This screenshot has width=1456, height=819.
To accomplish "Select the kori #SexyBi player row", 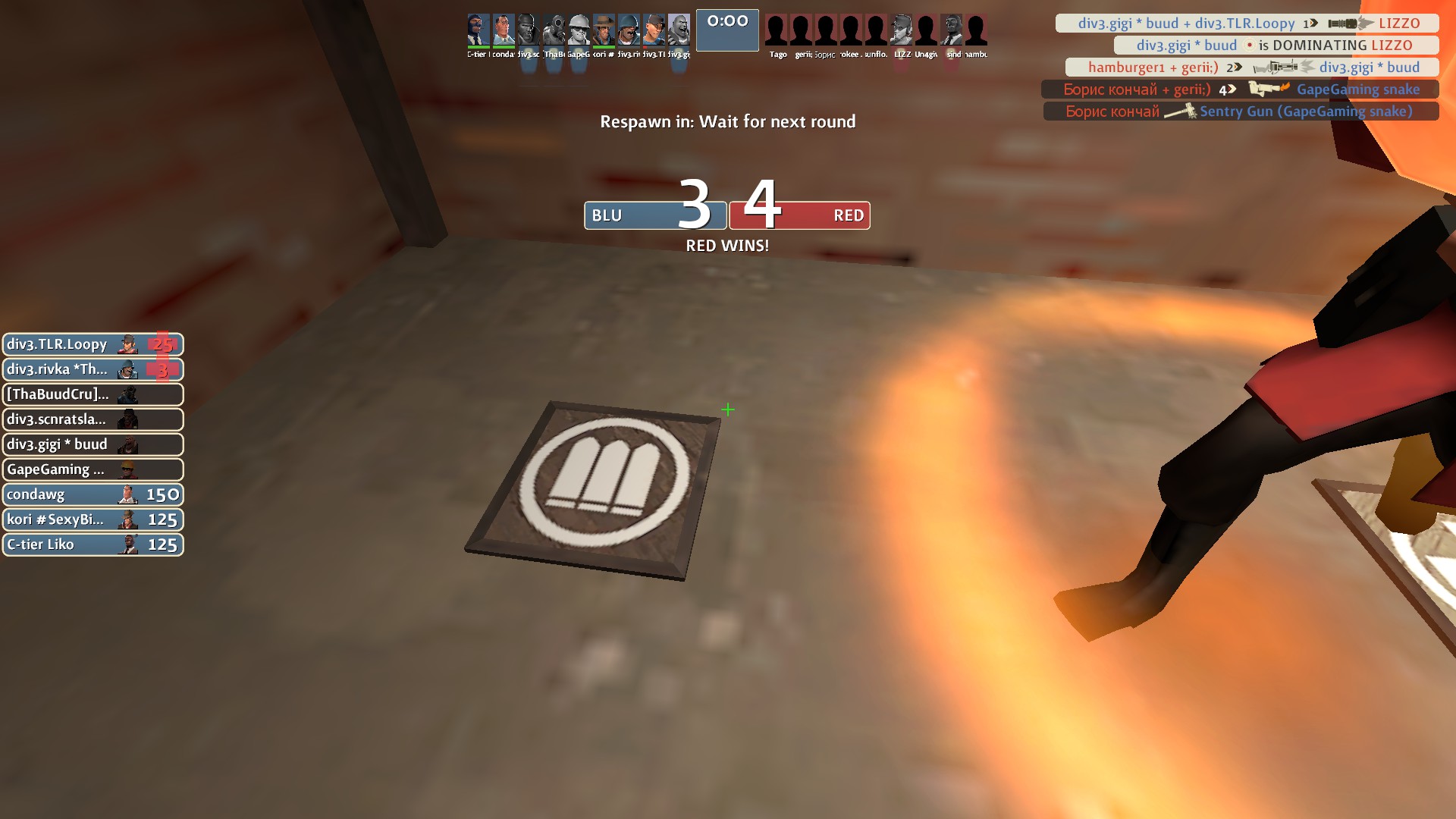I will pos(93,519).
